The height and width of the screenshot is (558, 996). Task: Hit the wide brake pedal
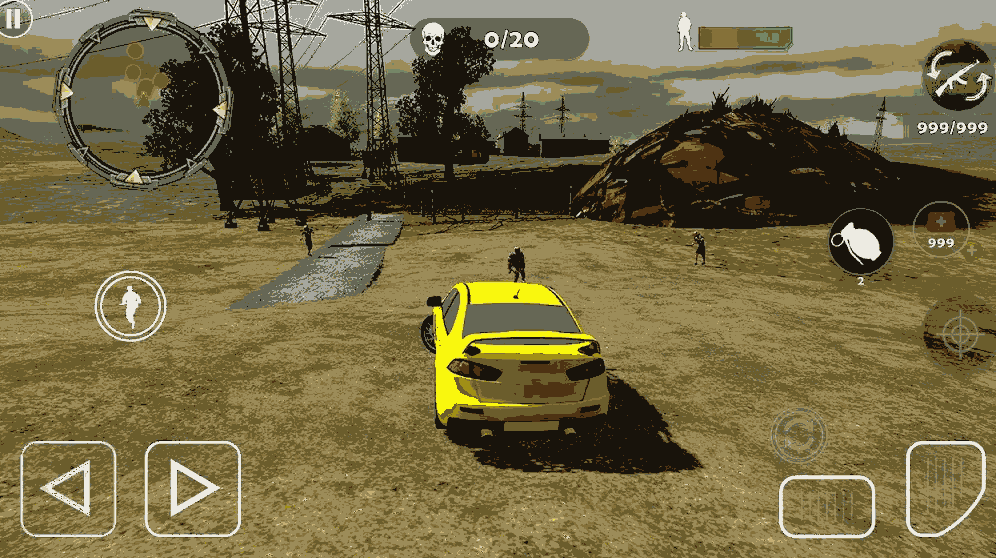tap(827, 506)
